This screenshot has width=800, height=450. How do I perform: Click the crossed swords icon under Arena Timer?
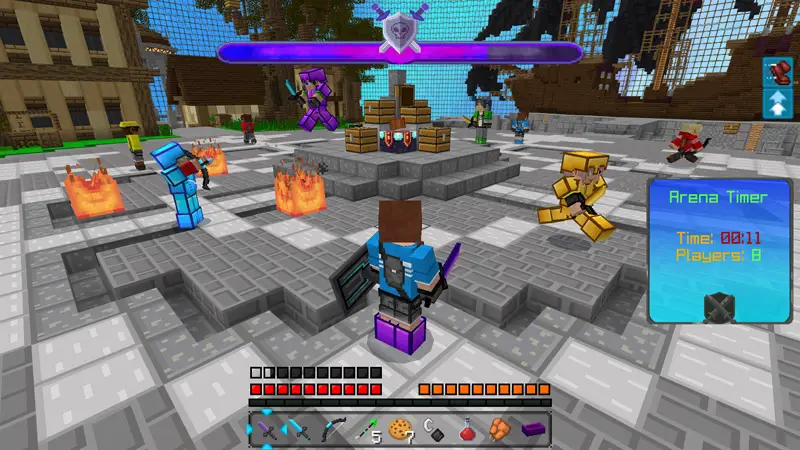click(x=718, y=305)
